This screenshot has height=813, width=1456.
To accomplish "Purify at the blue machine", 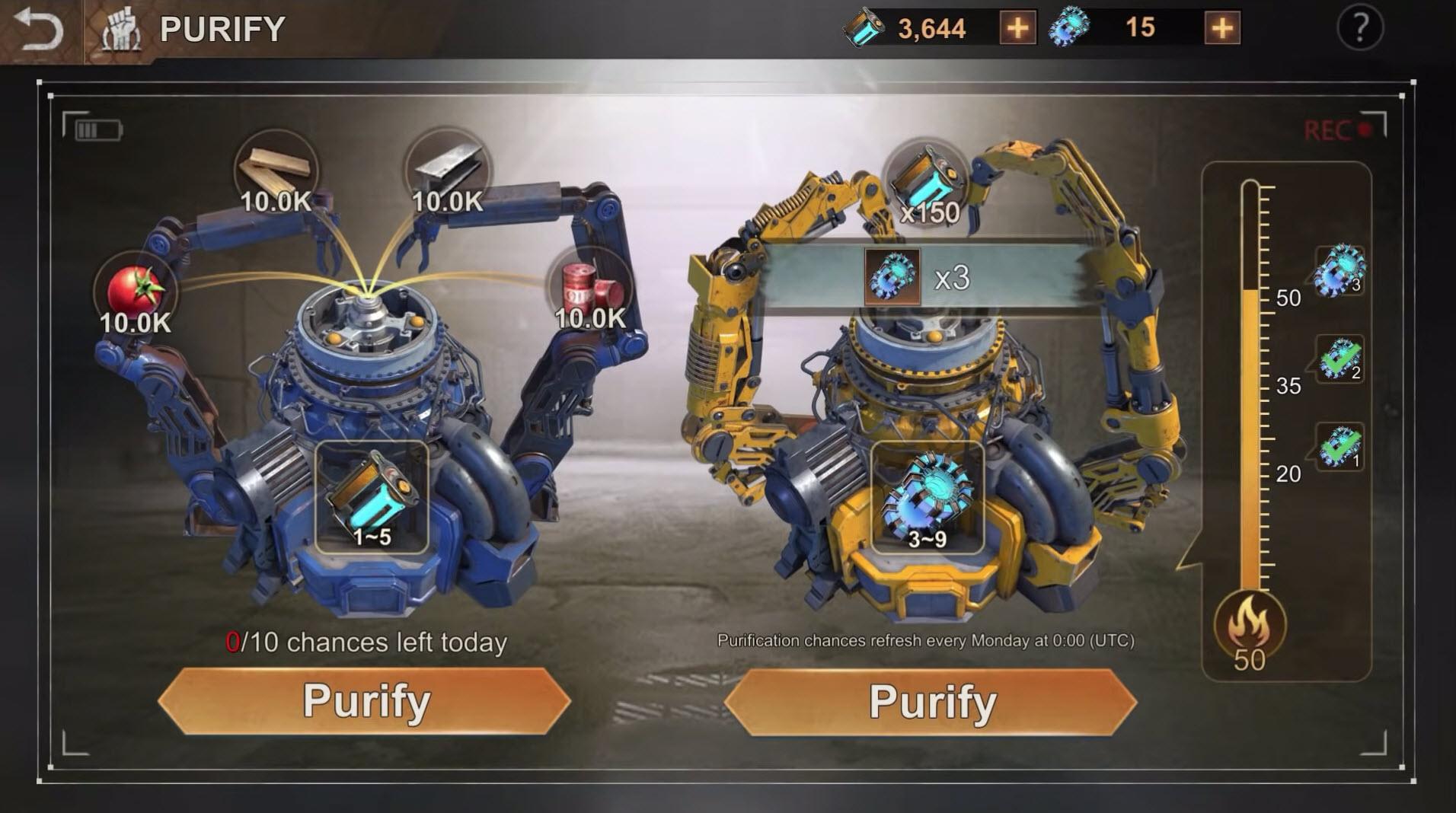I will pos(365,701).
